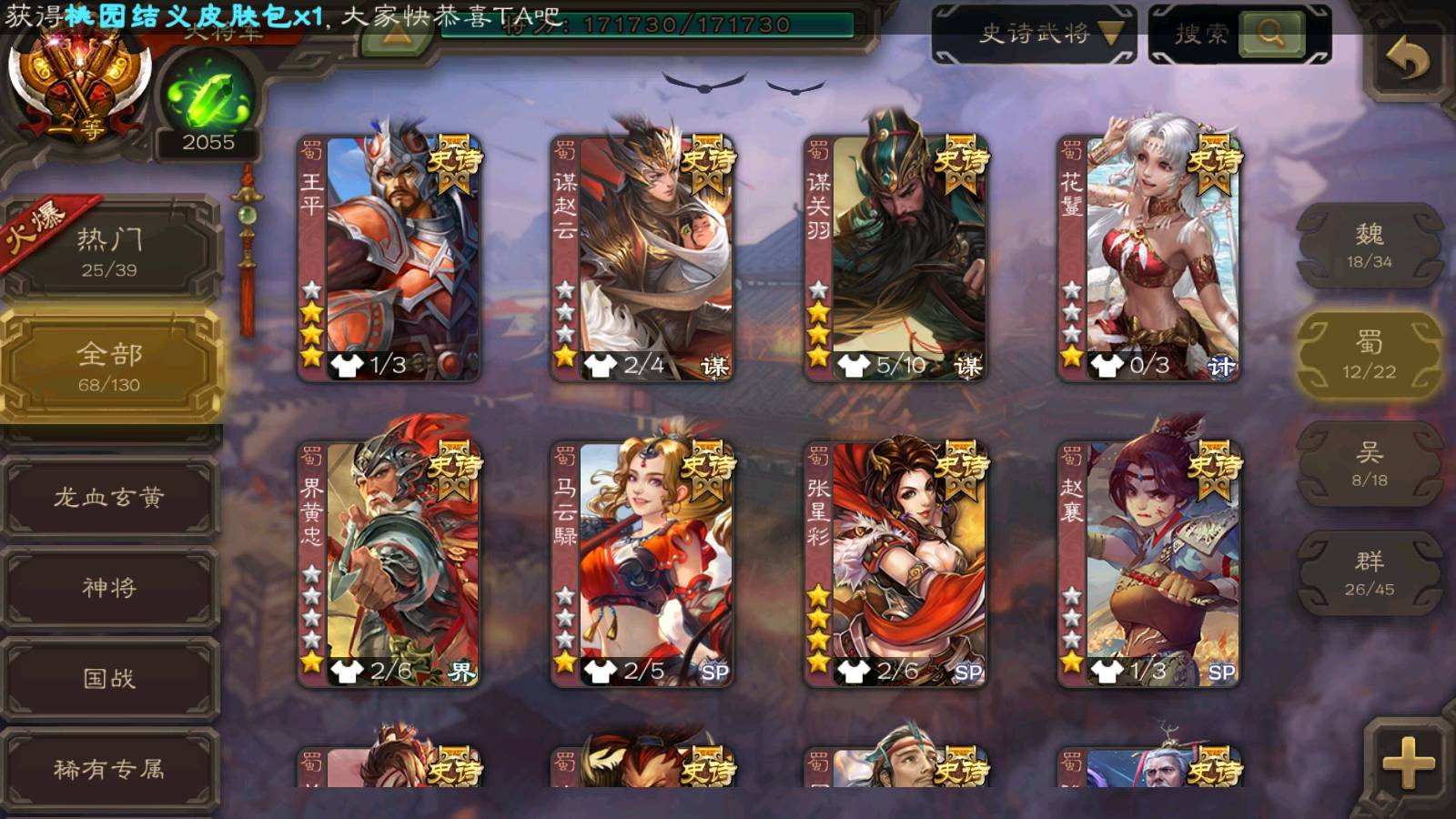
Task: Switch to the 吴 faction tab
Action: click(1369, 464)
